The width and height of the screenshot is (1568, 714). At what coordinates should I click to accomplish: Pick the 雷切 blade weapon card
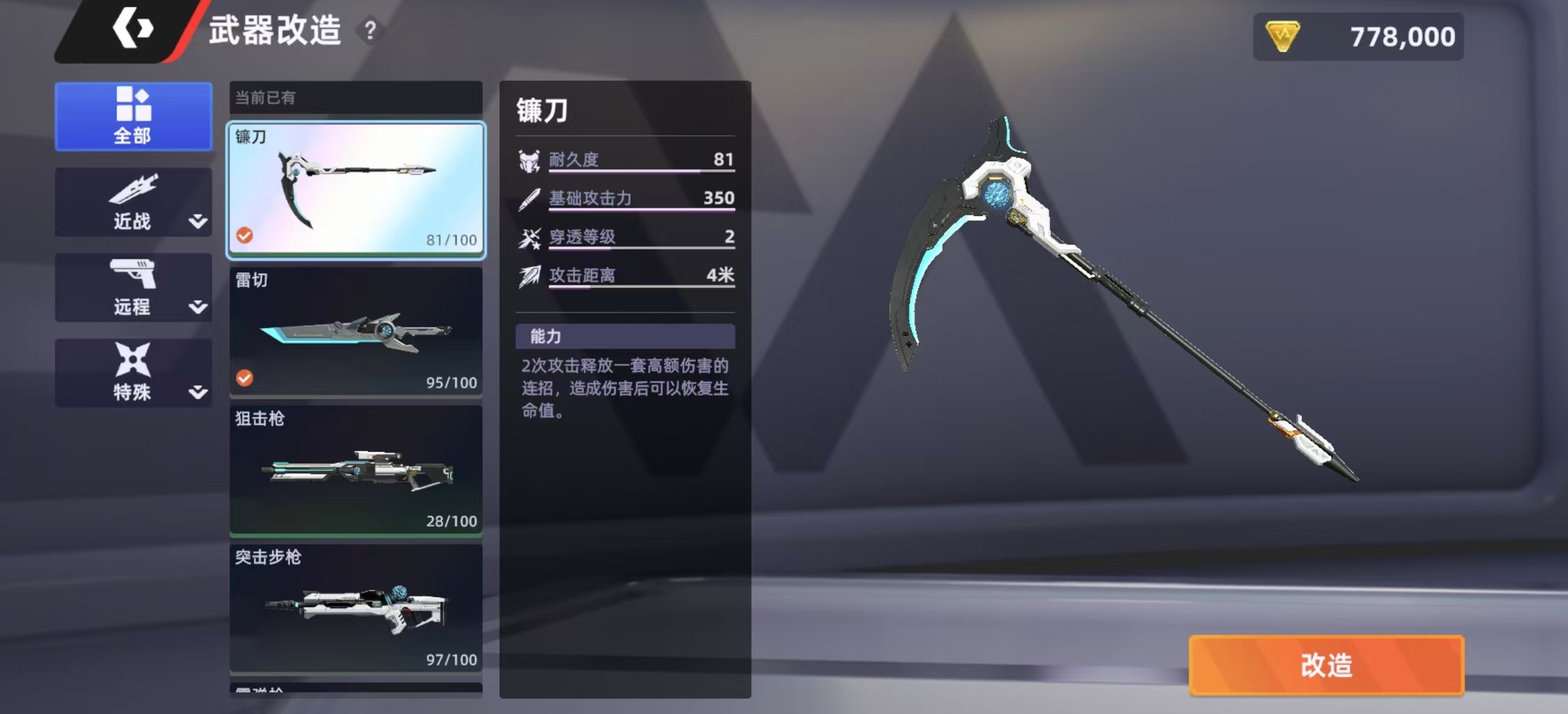point(356,331)
